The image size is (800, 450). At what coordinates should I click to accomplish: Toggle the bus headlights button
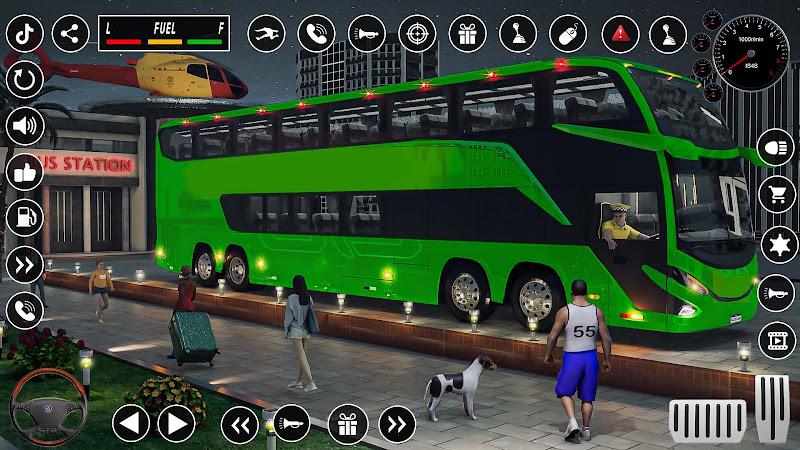click(776, 148)
